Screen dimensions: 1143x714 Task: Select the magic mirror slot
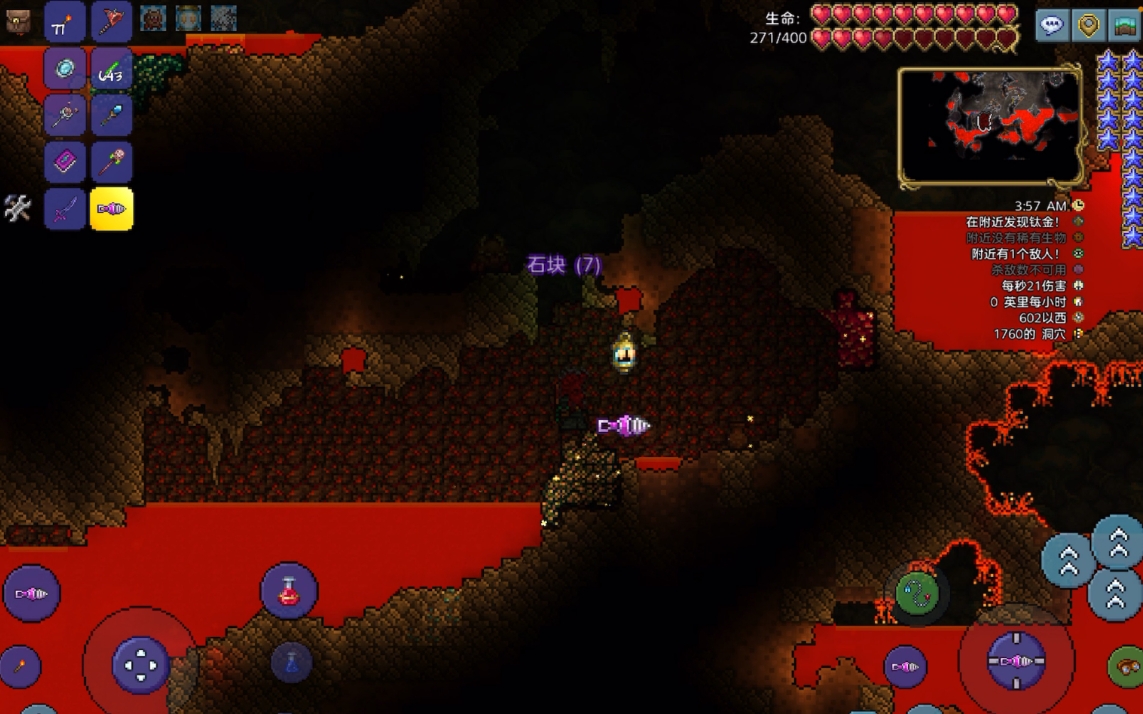click(x=65, y=69)
